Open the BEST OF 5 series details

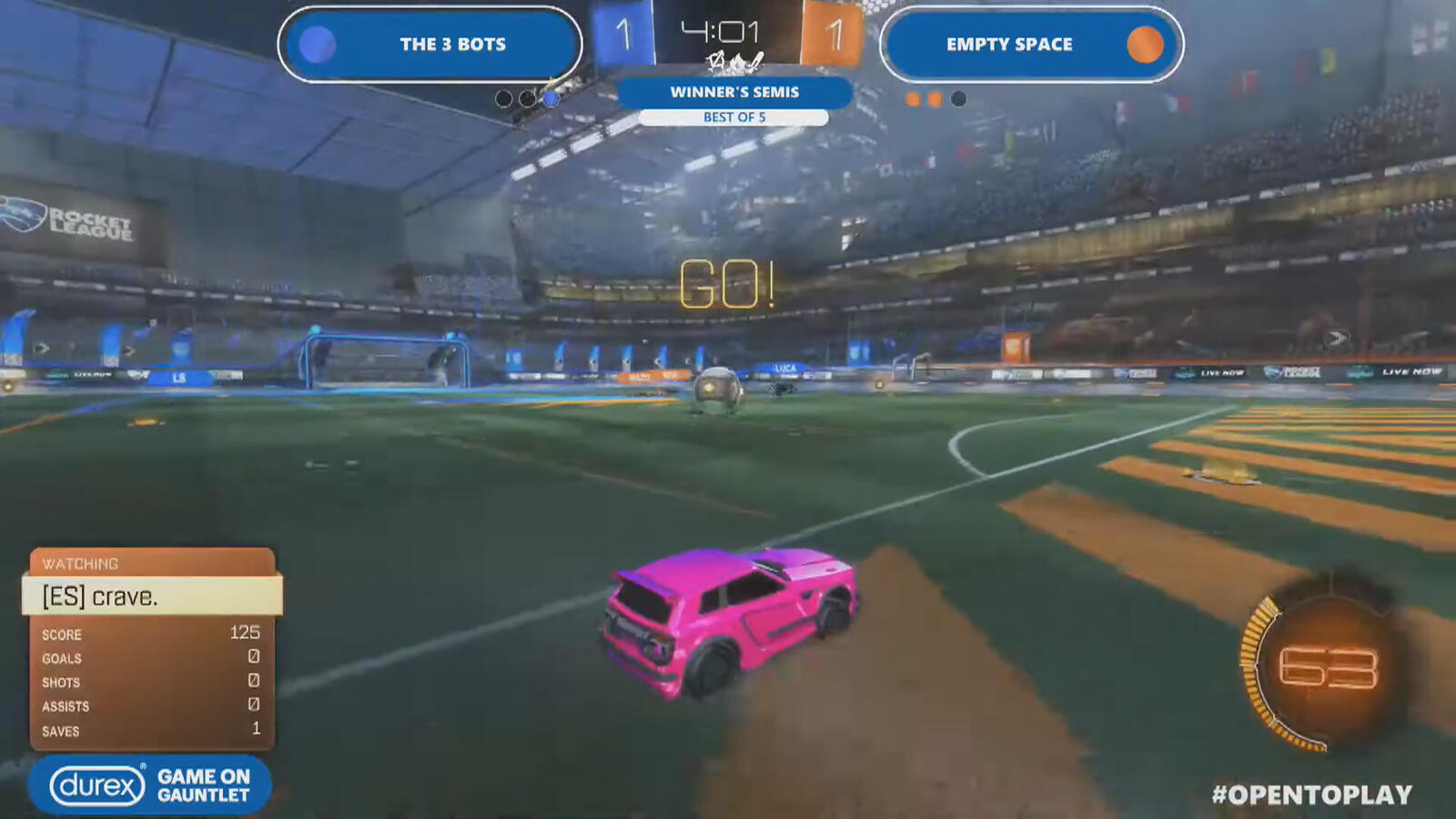click(x=733, y=116)
